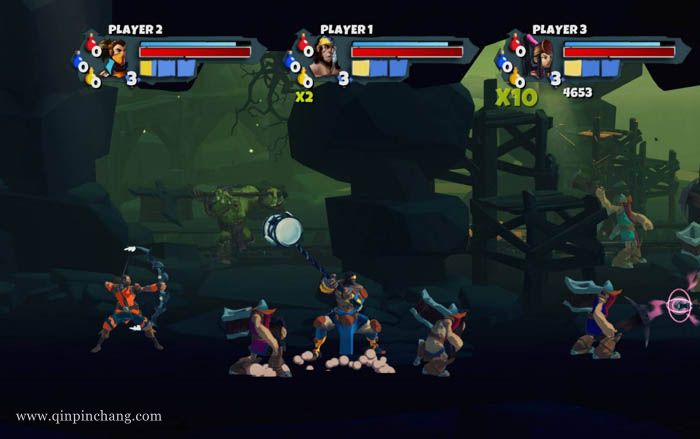Open the www.qinpinchang.com watermark link
Image resolution: width=700 pixels, height=439 pixels.
pos(88,416)
